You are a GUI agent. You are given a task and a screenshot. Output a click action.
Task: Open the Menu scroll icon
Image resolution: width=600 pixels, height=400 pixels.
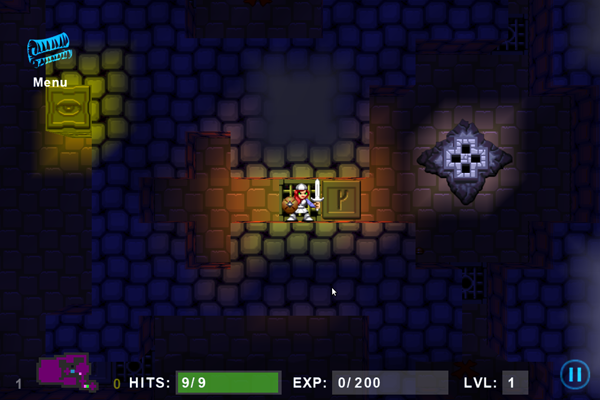pos(49,52)
